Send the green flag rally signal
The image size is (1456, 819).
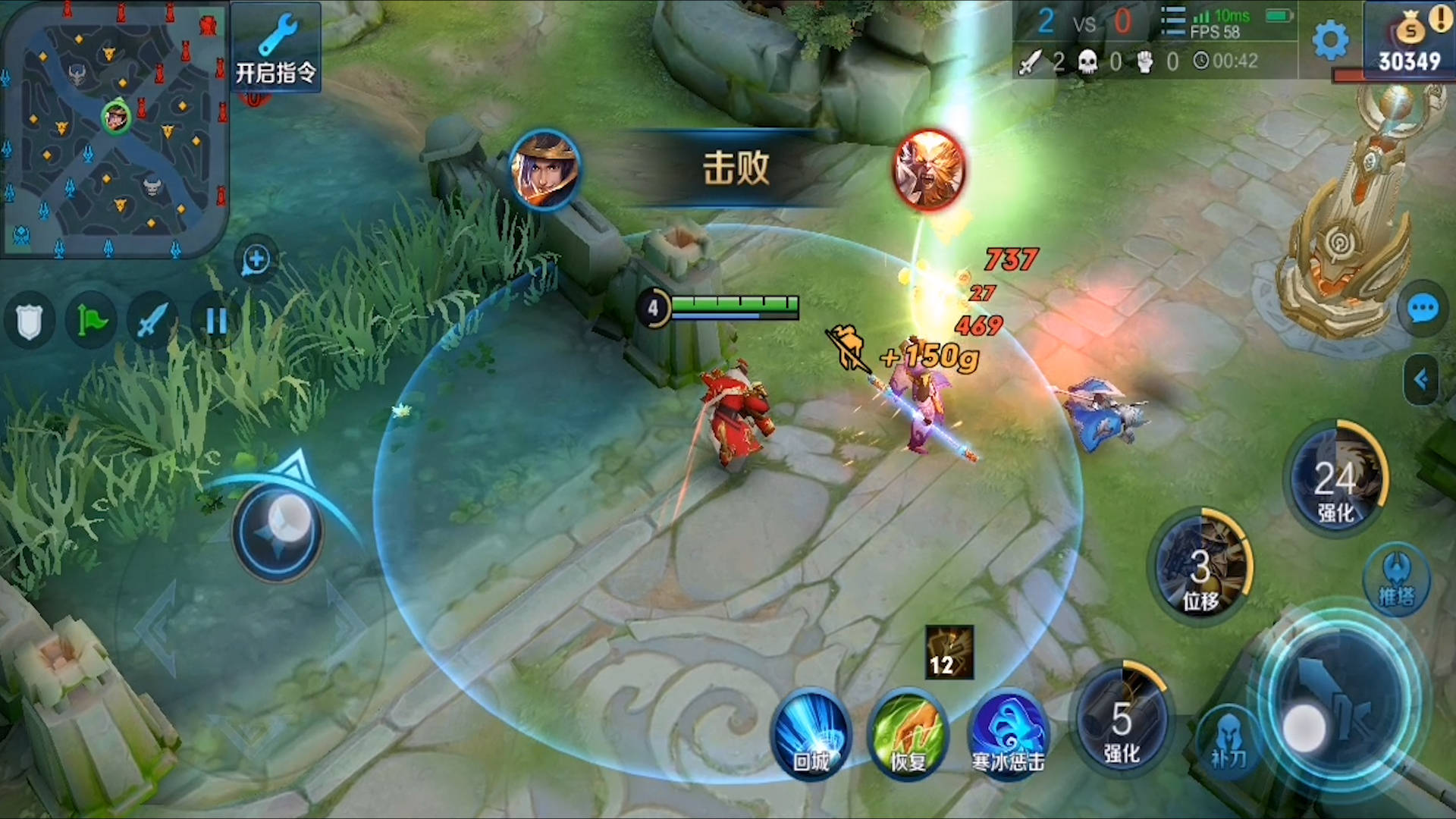[x=92, y=322]
